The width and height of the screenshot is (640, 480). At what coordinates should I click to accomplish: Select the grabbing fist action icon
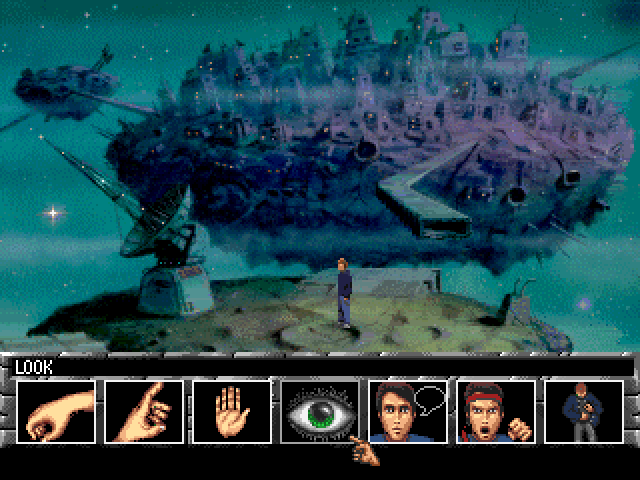point(56,411)
